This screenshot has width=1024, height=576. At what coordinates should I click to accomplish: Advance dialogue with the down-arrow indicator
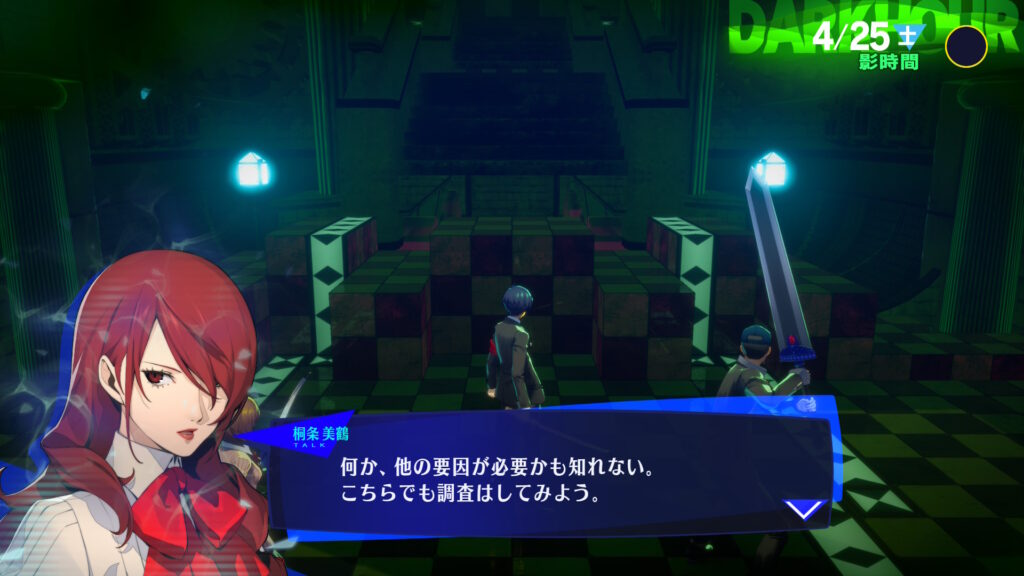point(803,510)
